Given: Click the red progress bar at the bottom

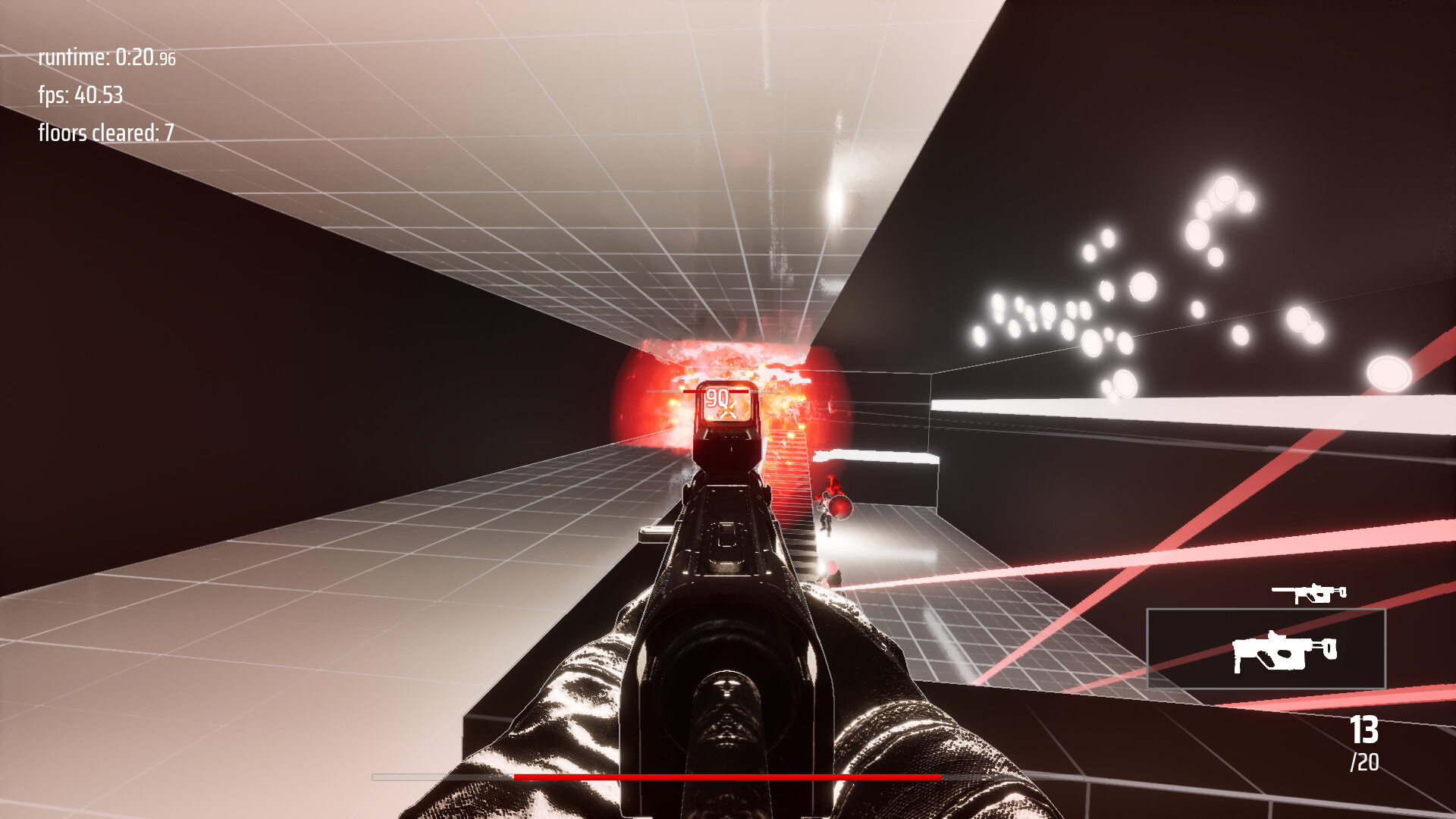Looking at the screenshot, I should (728, 778).
